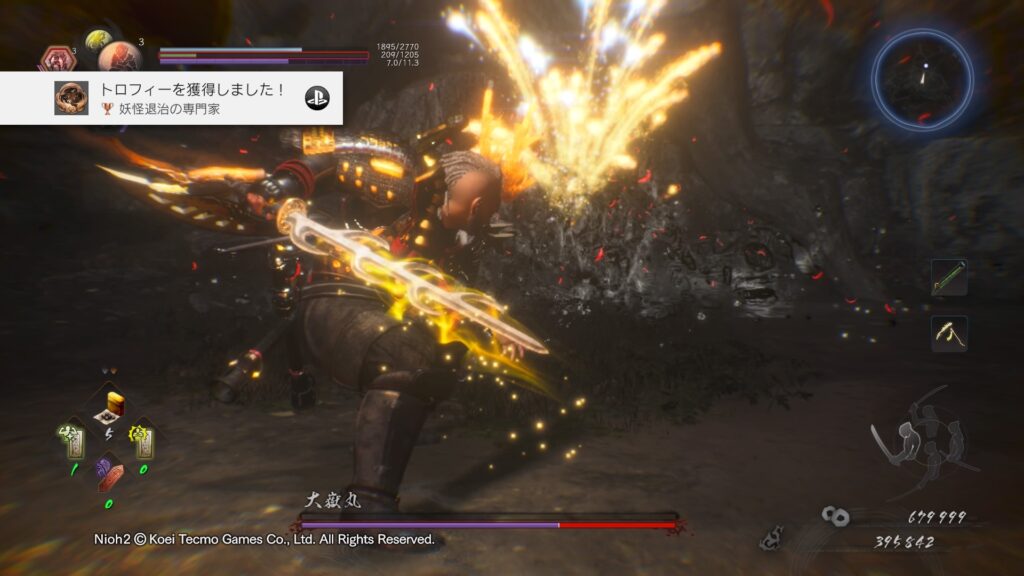The height and width of the screenshot is (576, 1024).
Task: Select the golden kusarigama weapon slot
Action: coord(949,333)
